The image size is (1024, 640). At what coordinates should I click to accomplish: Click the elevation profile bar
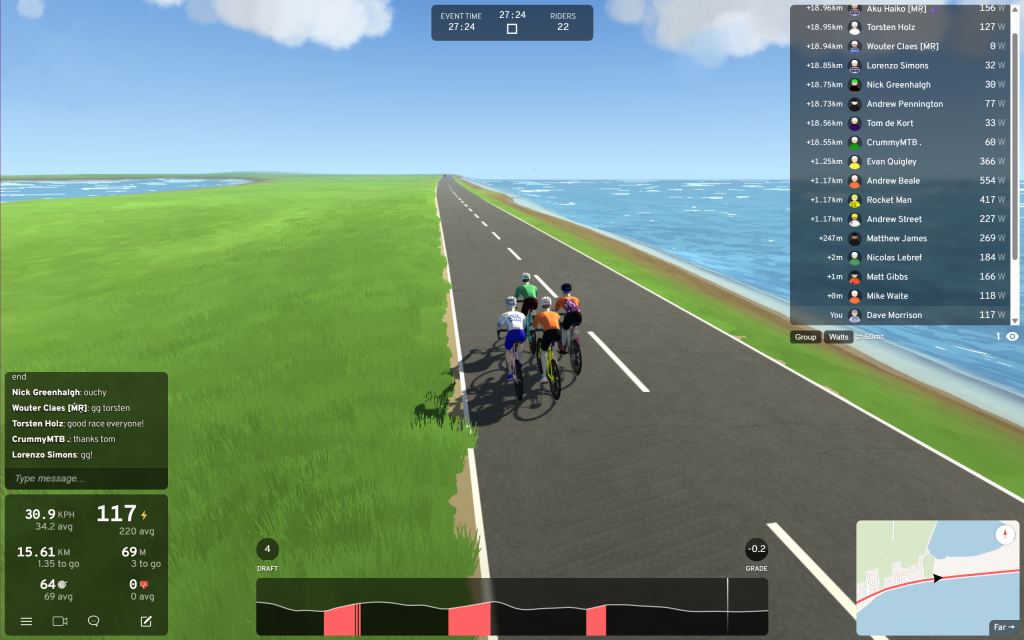(512, 606)
